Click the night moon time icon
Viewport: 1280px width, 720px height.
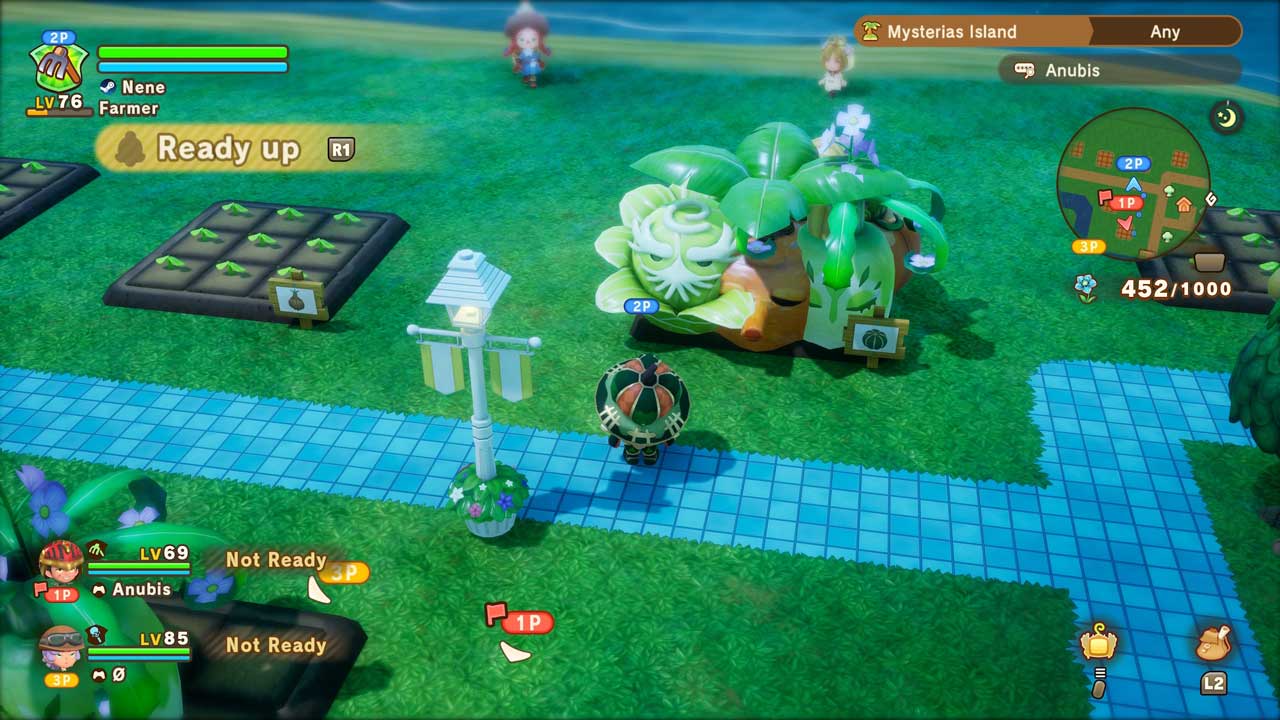[x=1225, y=118]
